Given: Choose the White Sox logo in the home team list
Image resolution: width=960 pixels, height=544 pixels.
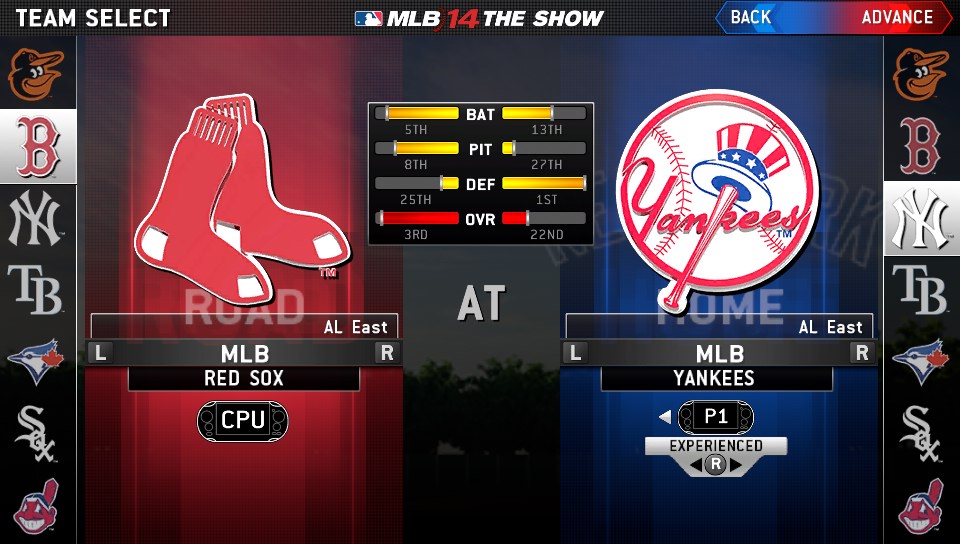Looking at the screenshot, I should (x=921, y=433).
